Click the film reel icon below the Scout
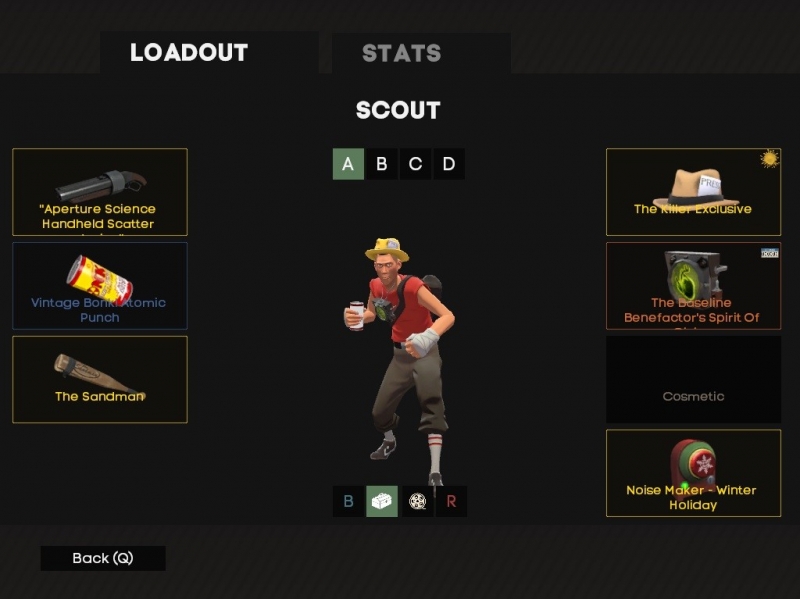 click(417, 501)
